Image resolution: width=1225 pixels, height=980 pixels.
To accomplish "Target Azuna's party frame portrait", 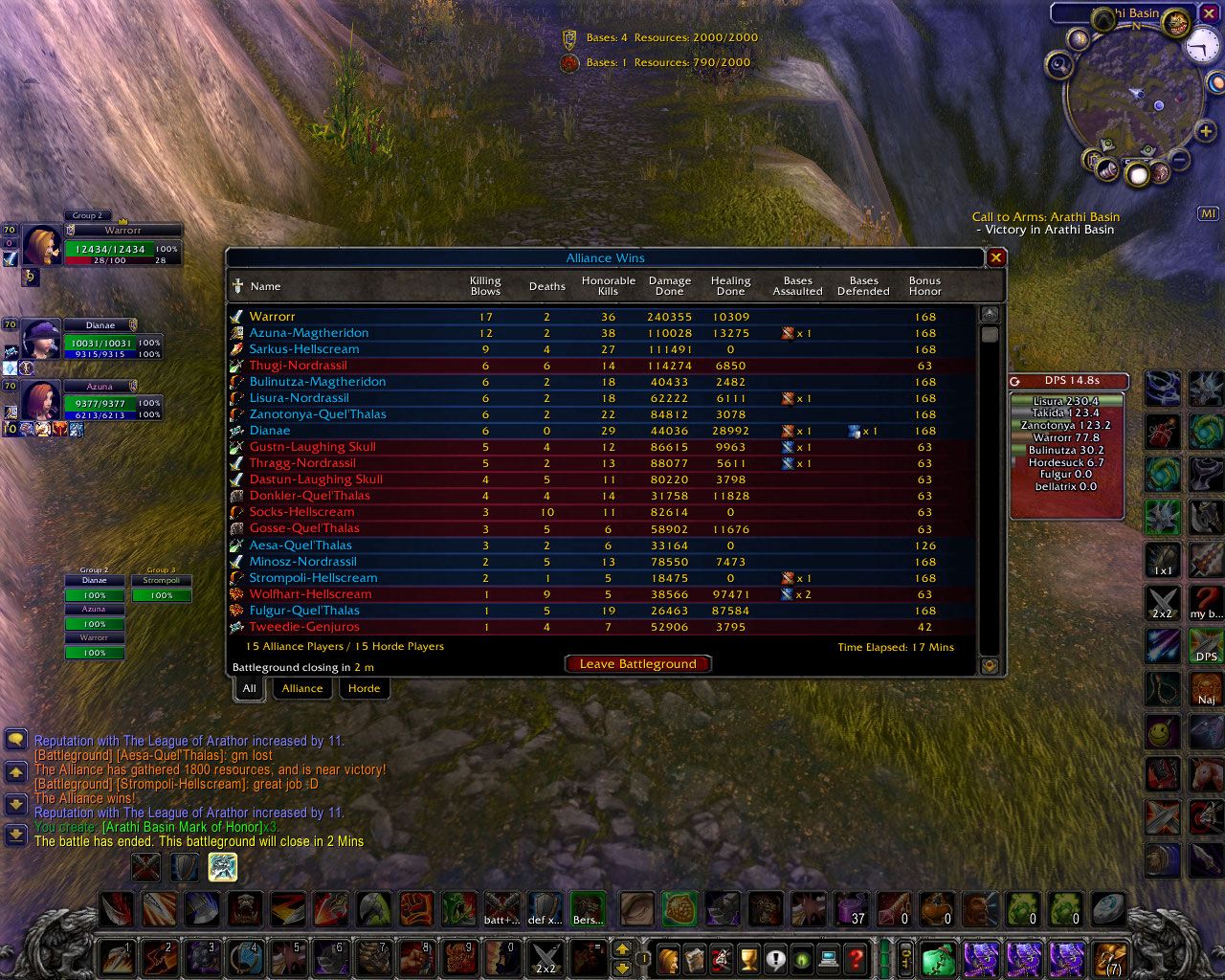I will (41, 401).
